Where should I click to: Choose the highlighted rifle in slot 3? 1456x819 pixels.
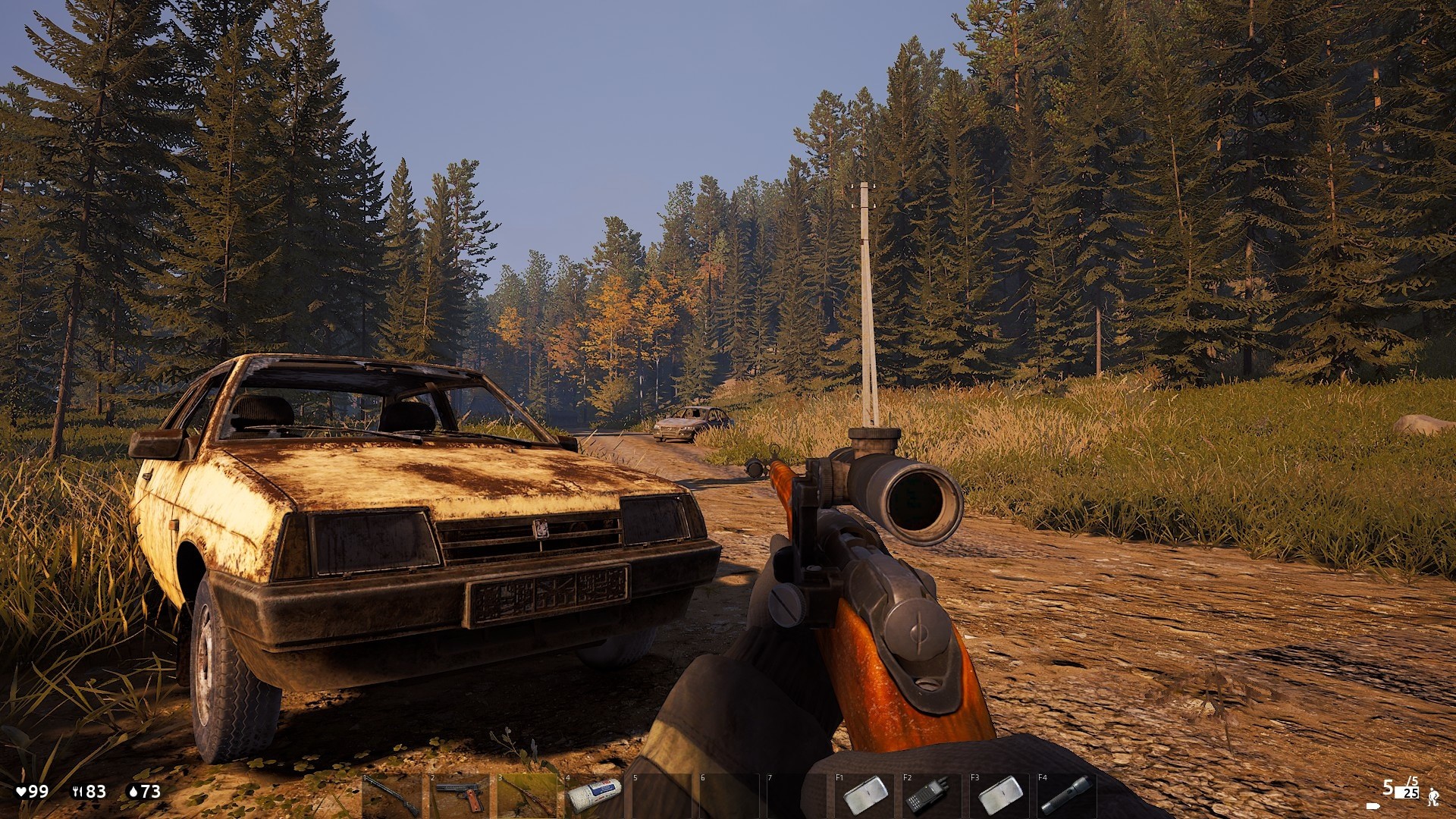coord(527,795)
